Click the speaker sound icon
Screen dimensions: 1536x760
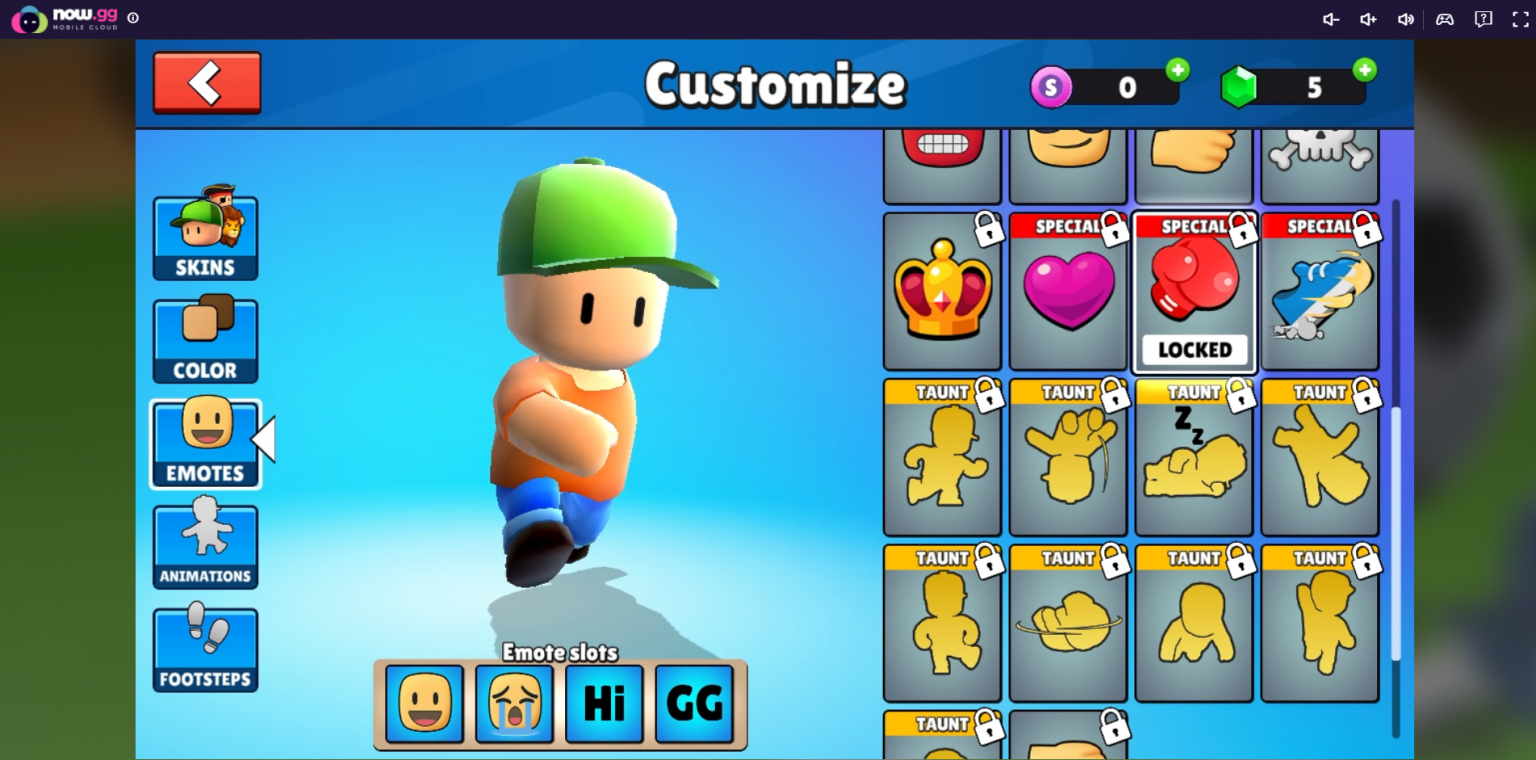(x=1406, y=19)
